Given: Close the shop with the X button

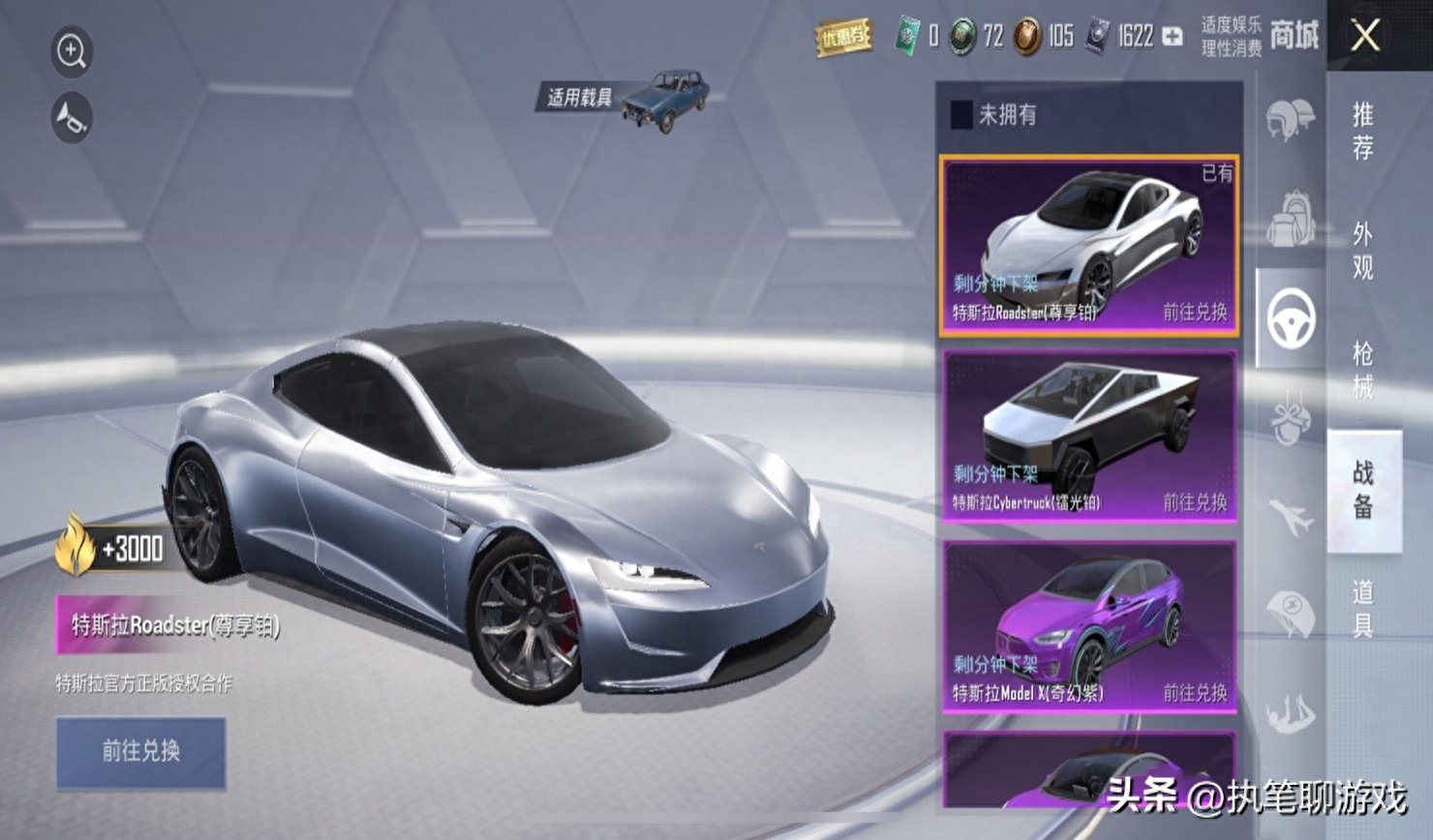Looking at the screenshot, I should pos(1365,37).
